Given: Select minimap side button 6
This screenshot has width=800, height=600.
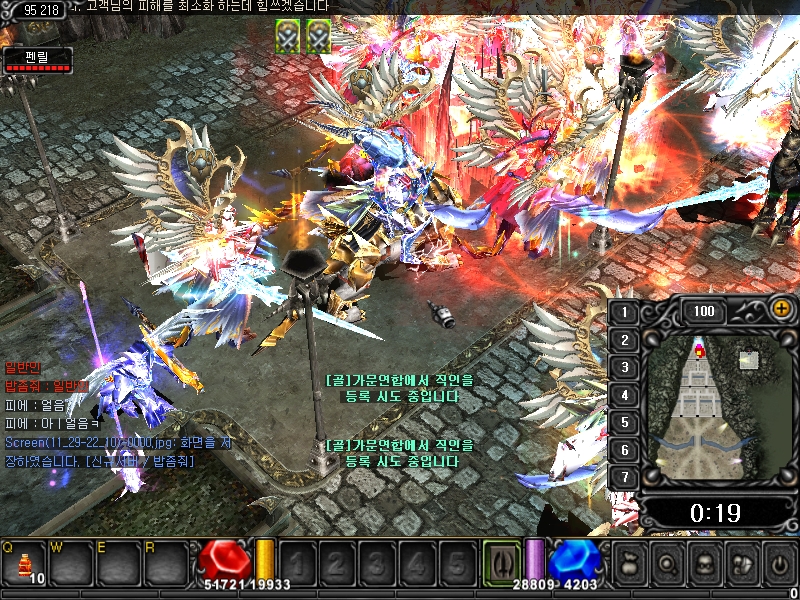Looking at the screenshot, I should pos(625,450).
